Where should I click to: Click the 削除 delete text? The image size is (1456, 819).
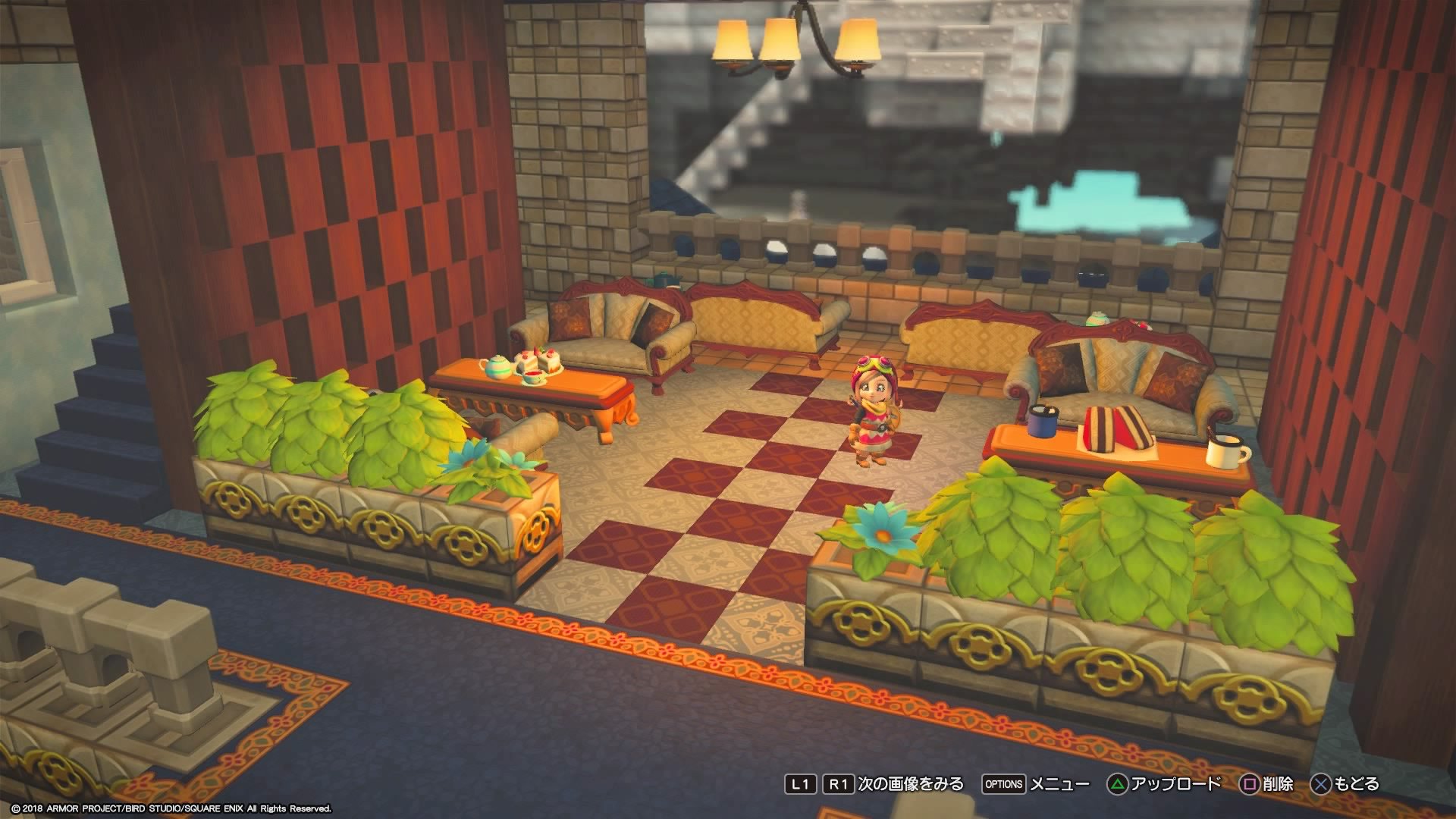pos(1280,783)
